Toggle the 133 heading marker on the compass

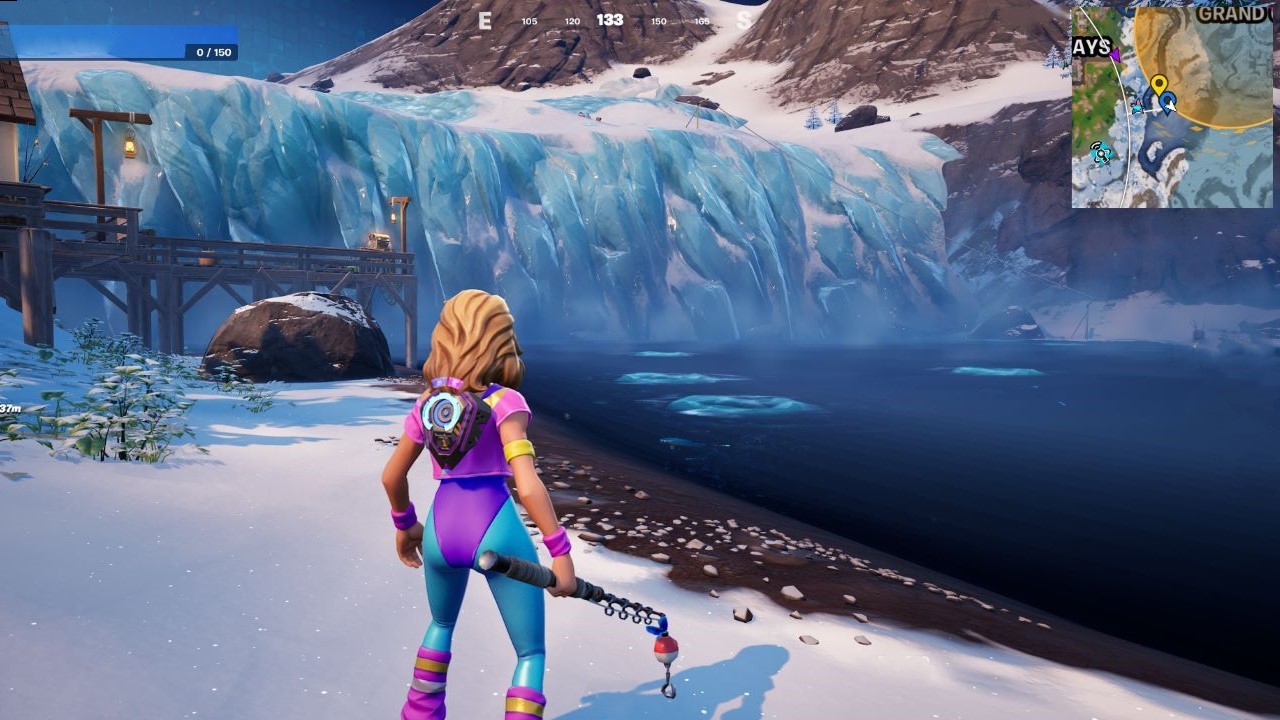point(610,19)
